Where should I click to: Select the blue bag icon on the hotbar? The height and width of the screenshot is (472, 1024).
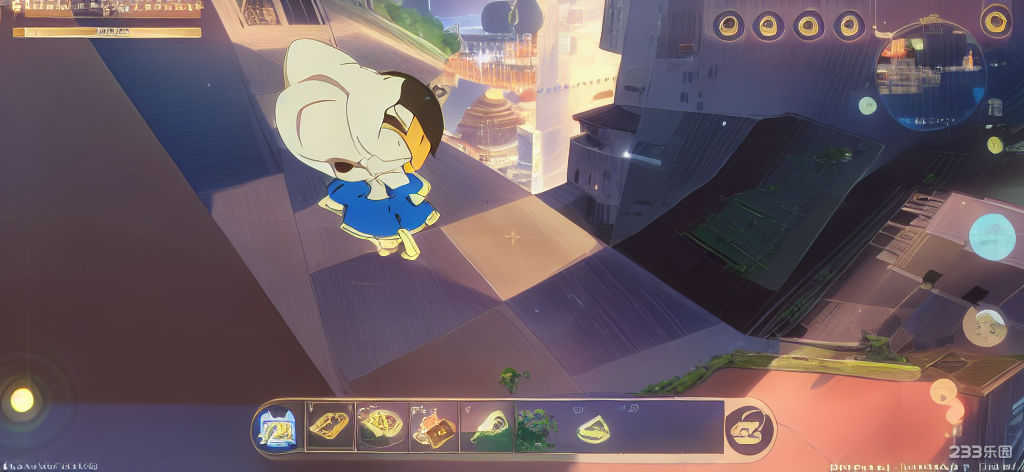275,428
